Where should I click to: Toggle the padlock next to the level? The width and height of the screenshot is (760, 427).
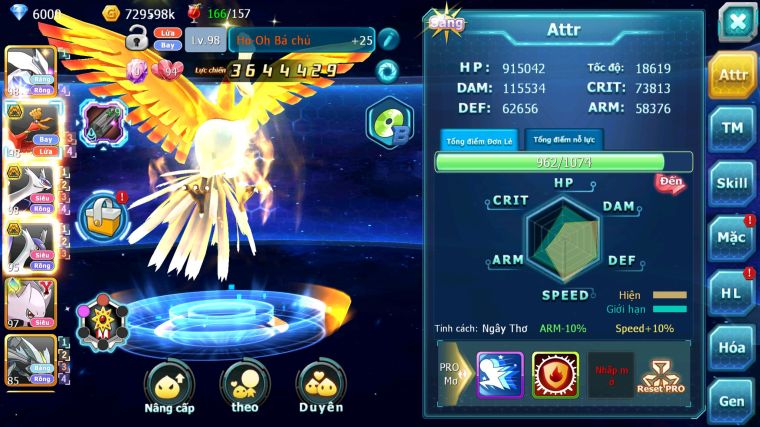click(x=137, y=38)
